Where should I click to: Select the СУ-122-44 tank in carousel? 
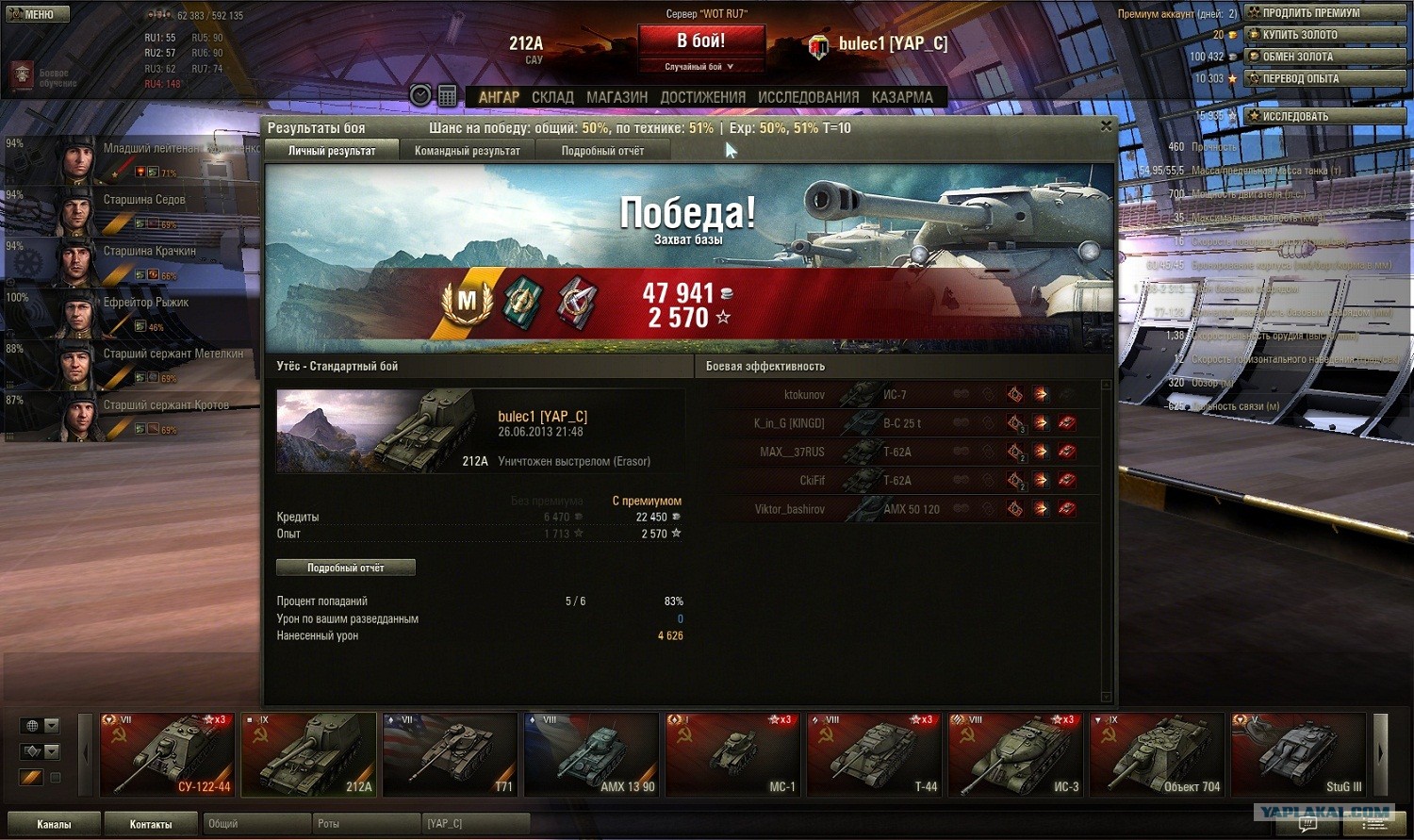[168, 755]
